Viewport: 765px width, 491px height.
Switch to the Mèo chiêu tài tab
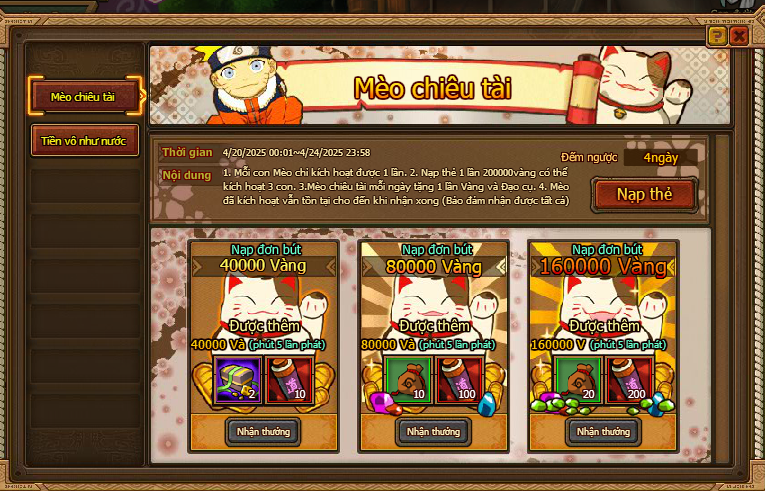tap(83, 96)
